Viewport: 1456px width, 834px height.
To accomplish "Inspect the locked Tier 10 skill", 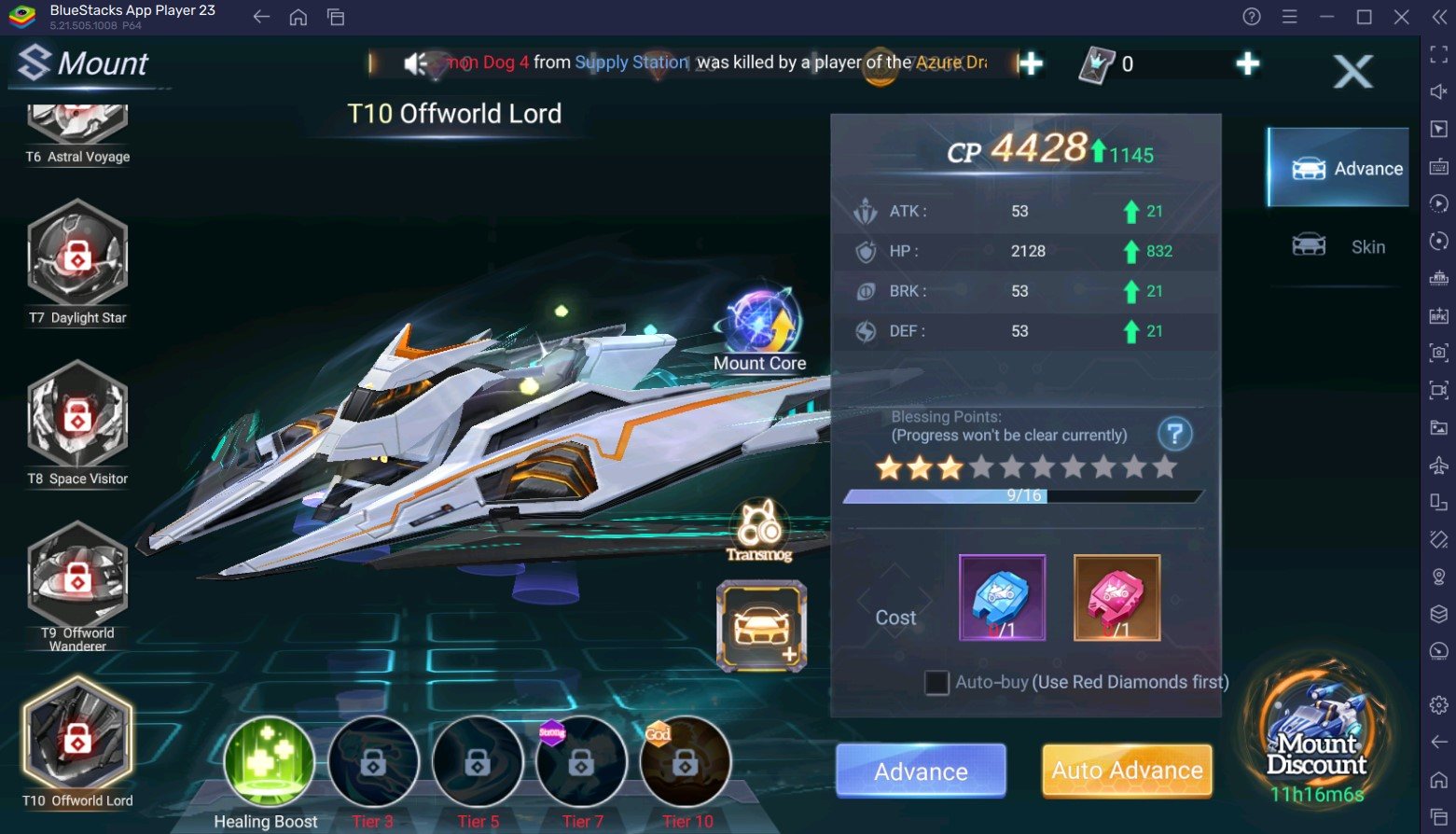I will 686,761.
